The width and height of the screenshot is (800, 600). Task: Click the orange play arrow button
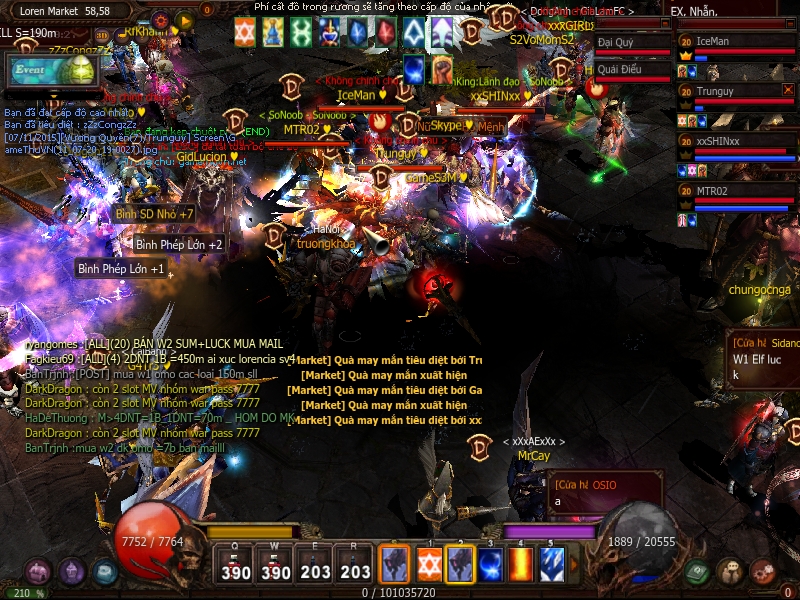(x=184, y=19)
